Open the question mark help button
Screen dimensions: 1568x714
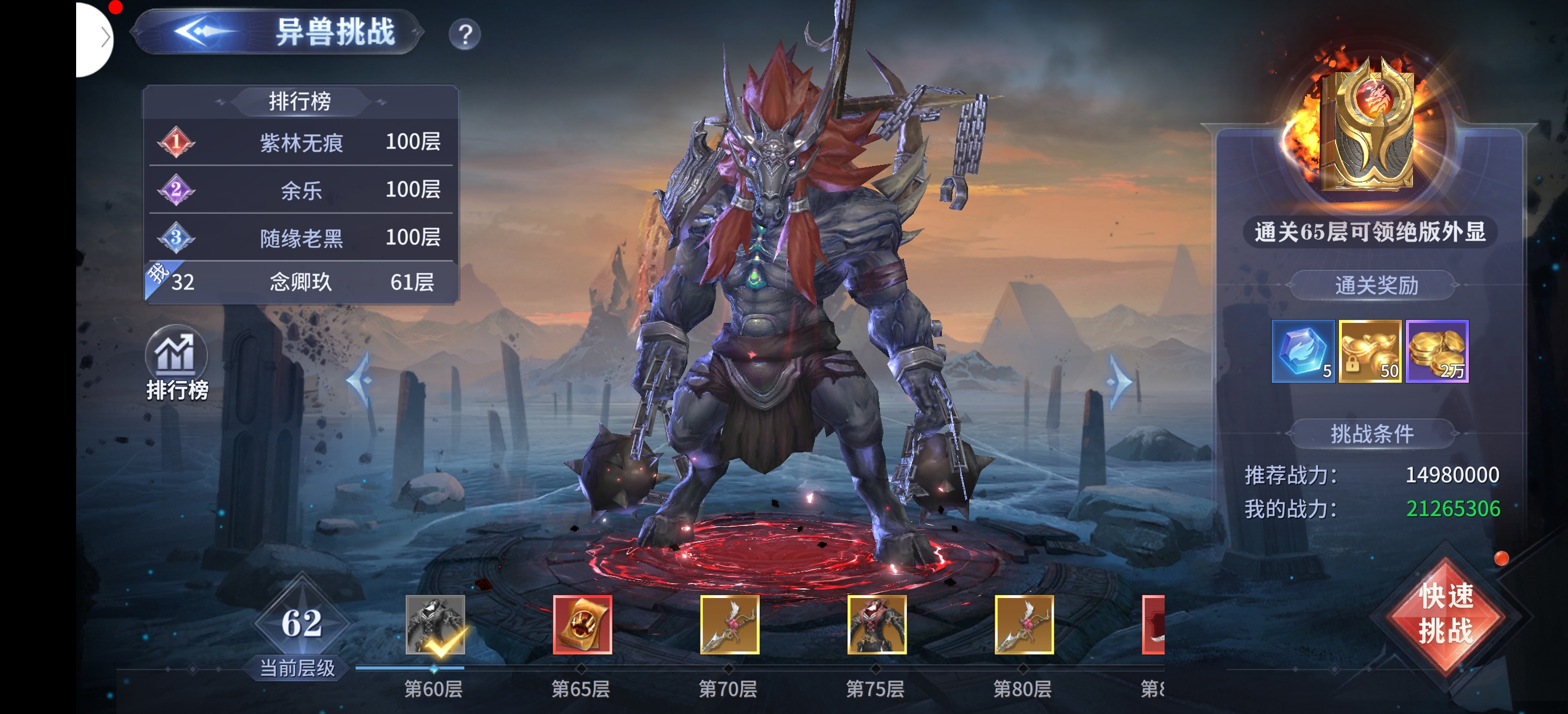(x=465, y=35)
